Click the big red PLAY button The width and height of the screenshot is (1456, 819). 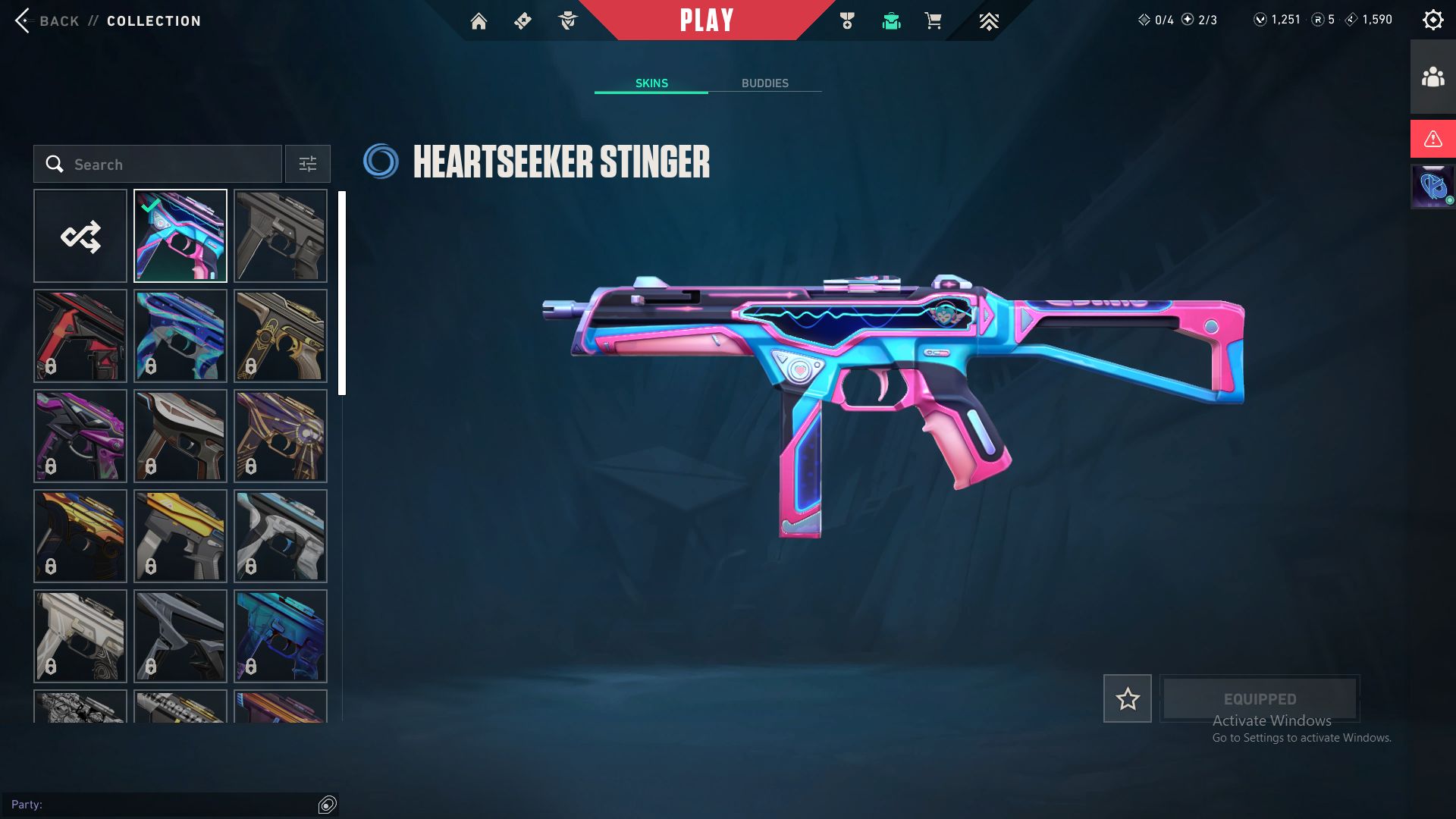(706, 20)
